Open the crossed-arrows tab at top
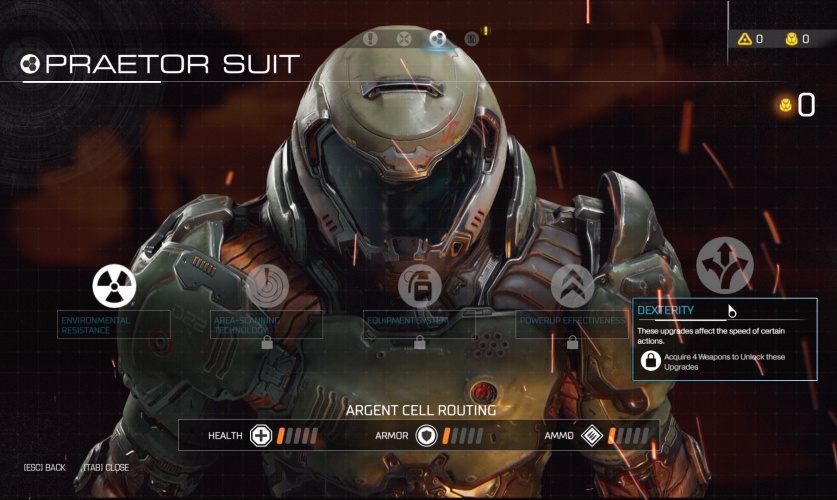The width and height of the screenshot is (837, 500). click(x=404, y=39)
